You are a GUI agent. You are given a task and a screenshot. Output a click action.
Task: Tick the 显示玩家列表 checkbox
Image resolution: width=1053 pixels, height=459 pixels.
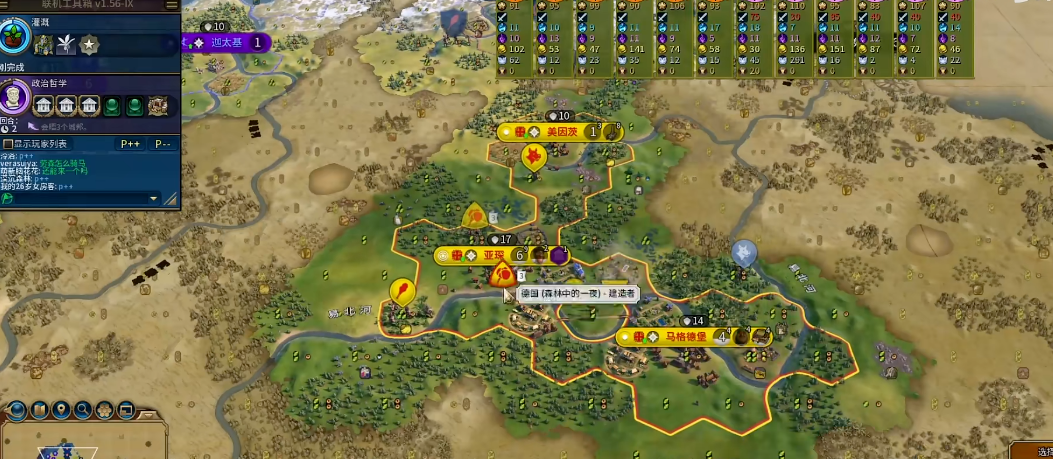click(8, 144)
